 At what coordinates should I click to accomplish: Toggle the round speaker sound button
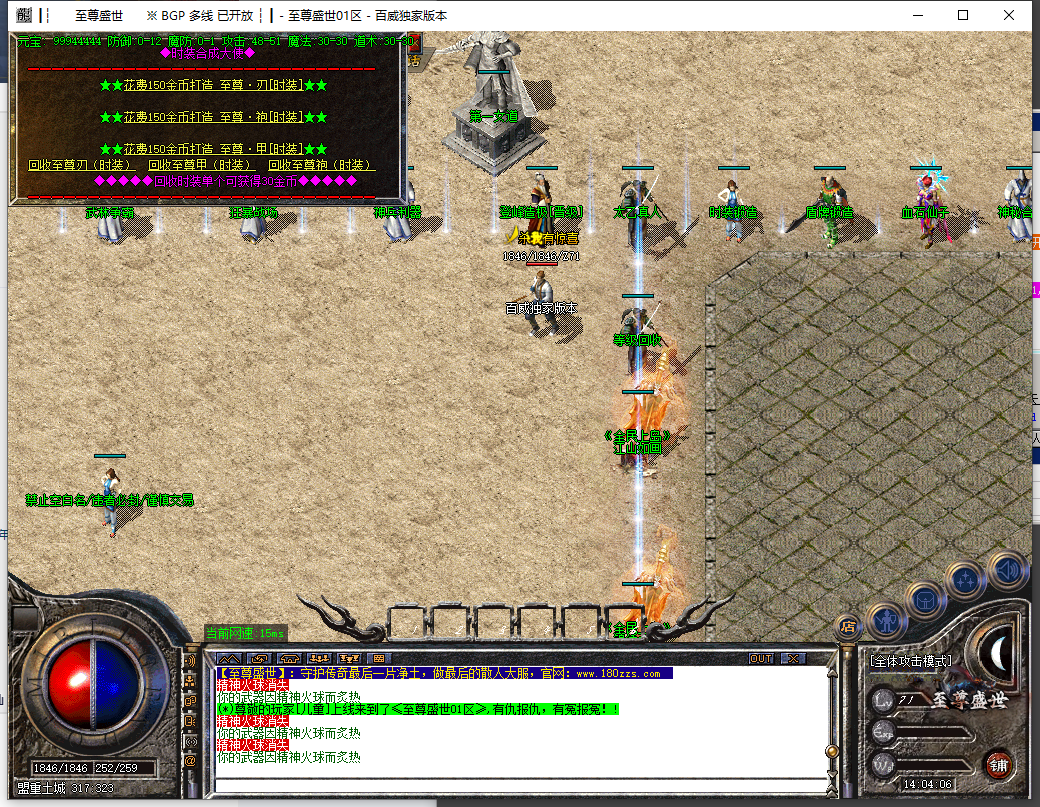pyautogui.click(x=1008, y=569)
